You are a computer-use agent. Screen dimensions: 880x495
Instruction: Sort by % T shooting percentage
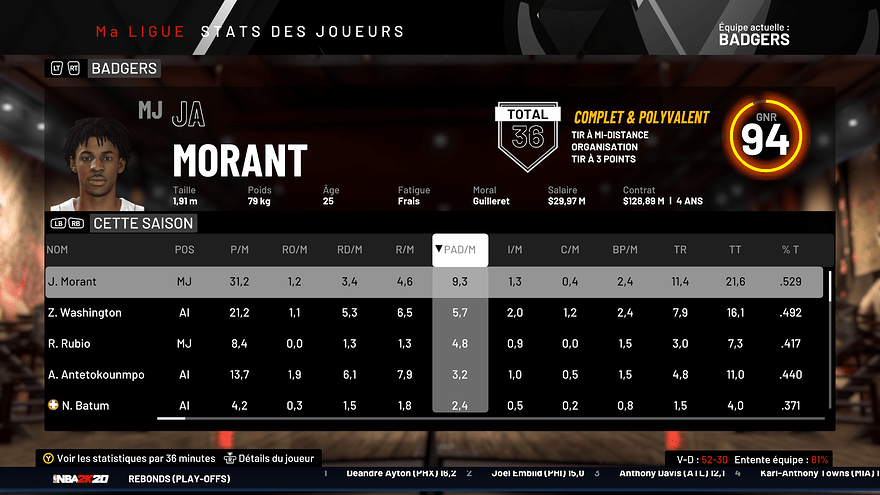(x=790, y=250)
